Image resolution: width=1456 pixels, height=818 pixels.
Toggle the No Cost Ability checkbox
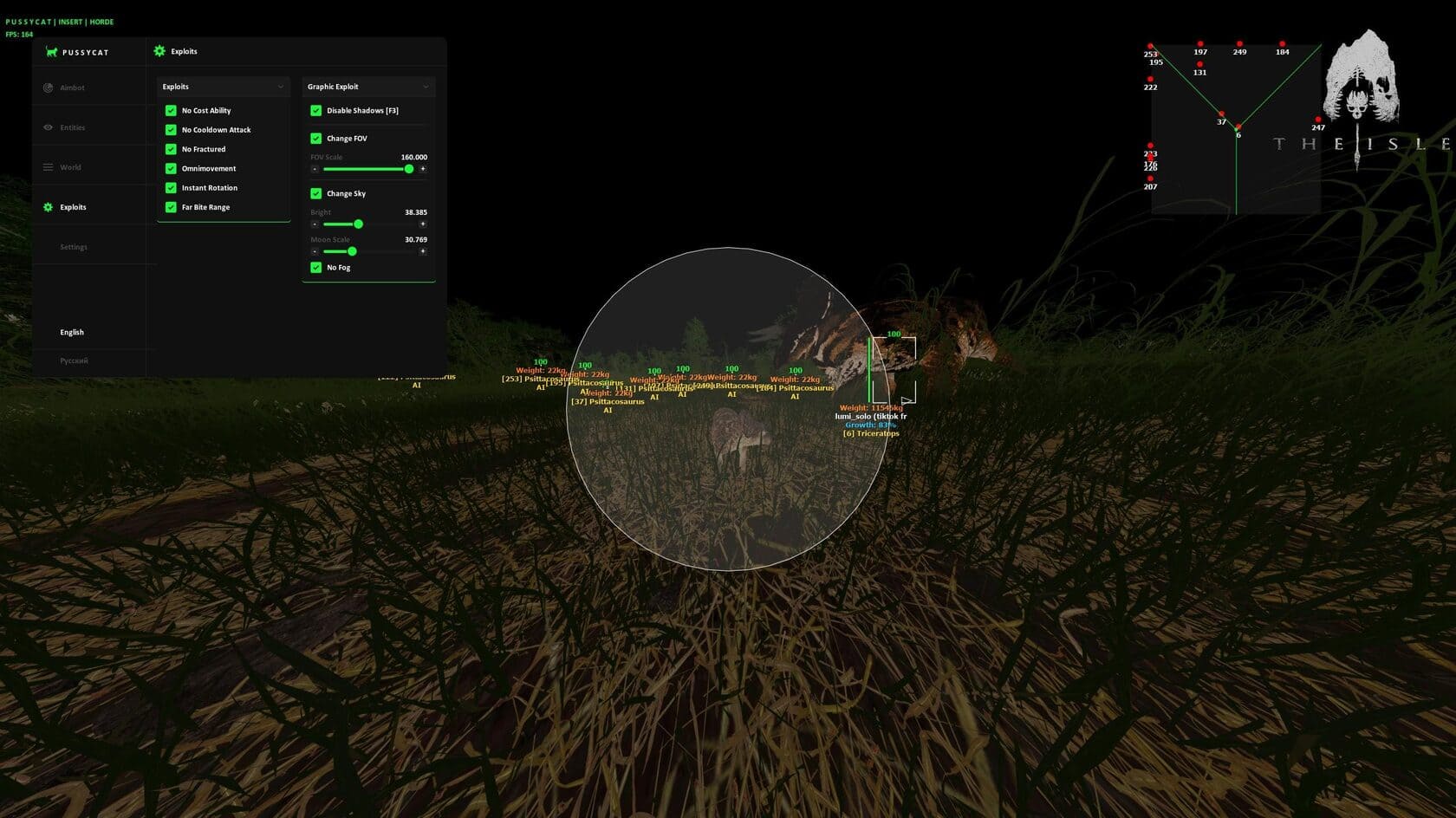point(171,111)
